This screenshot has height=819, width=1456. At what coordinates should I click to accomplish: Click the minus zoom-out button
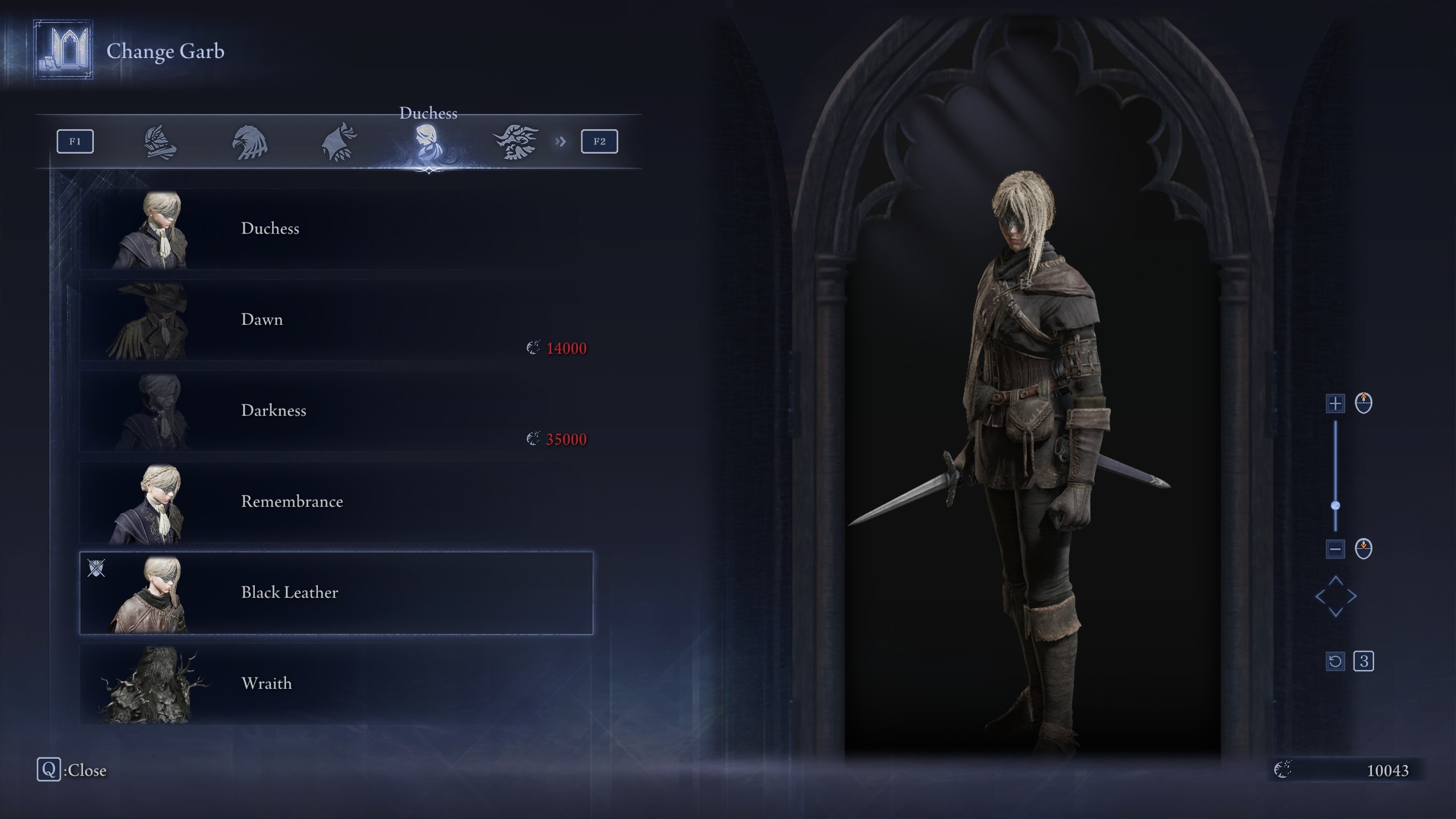tap(1335, 549)
